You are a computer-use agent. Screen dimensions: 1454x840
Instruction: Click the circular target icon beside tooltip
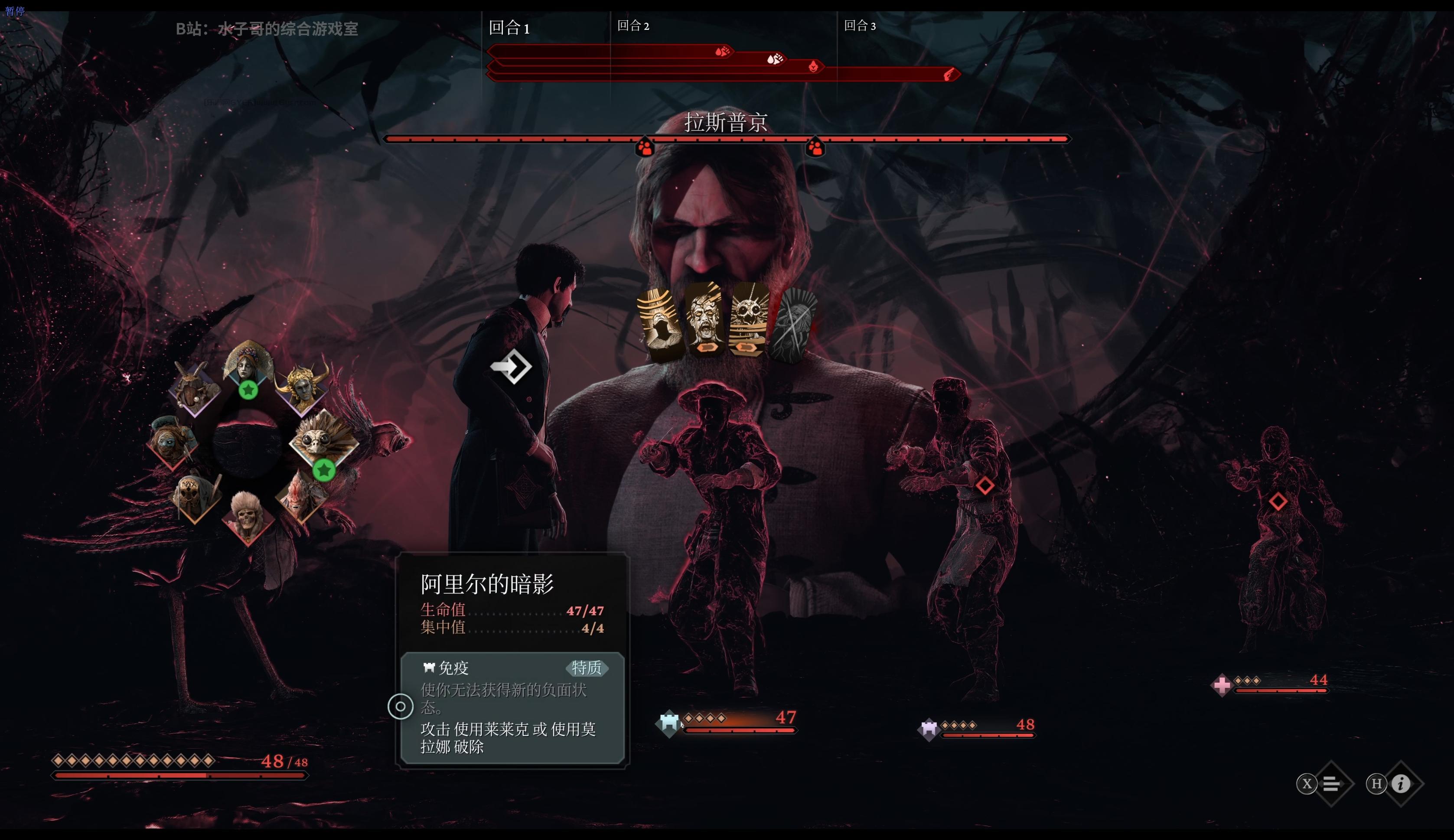pos(401,706)
